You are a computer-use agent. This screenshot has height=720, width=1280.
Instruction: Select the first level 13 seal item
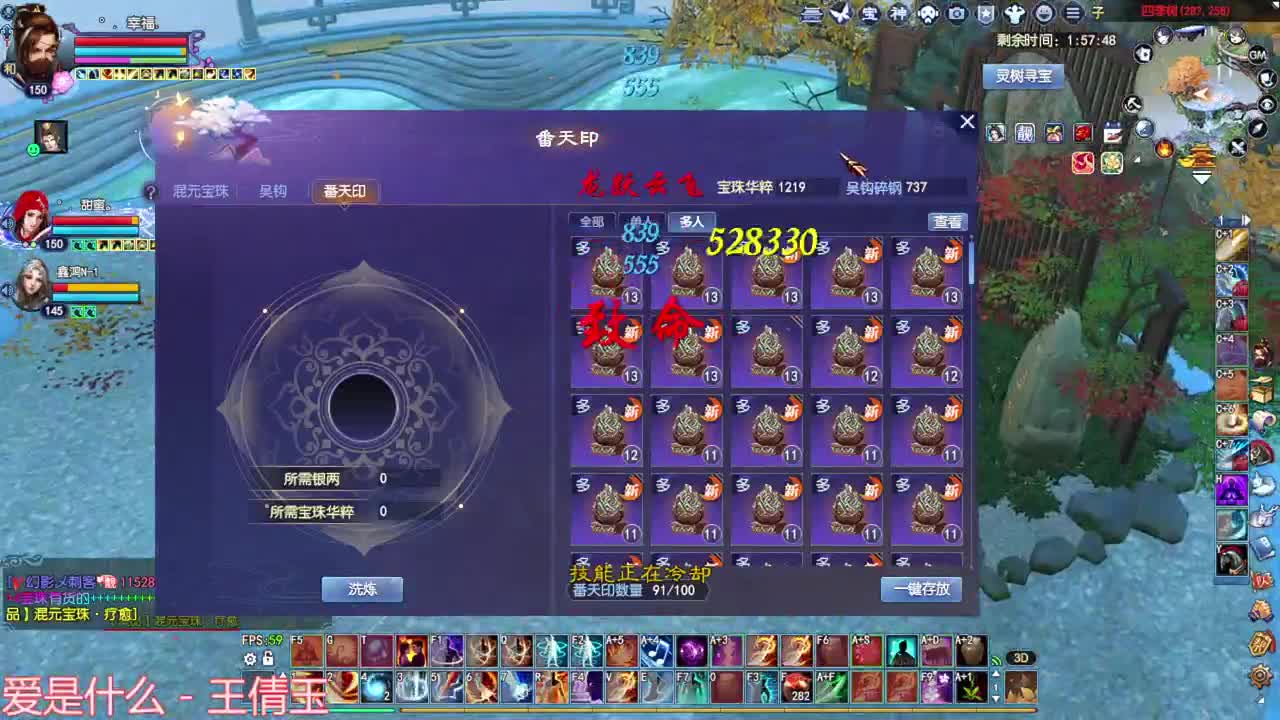[607, 270]
